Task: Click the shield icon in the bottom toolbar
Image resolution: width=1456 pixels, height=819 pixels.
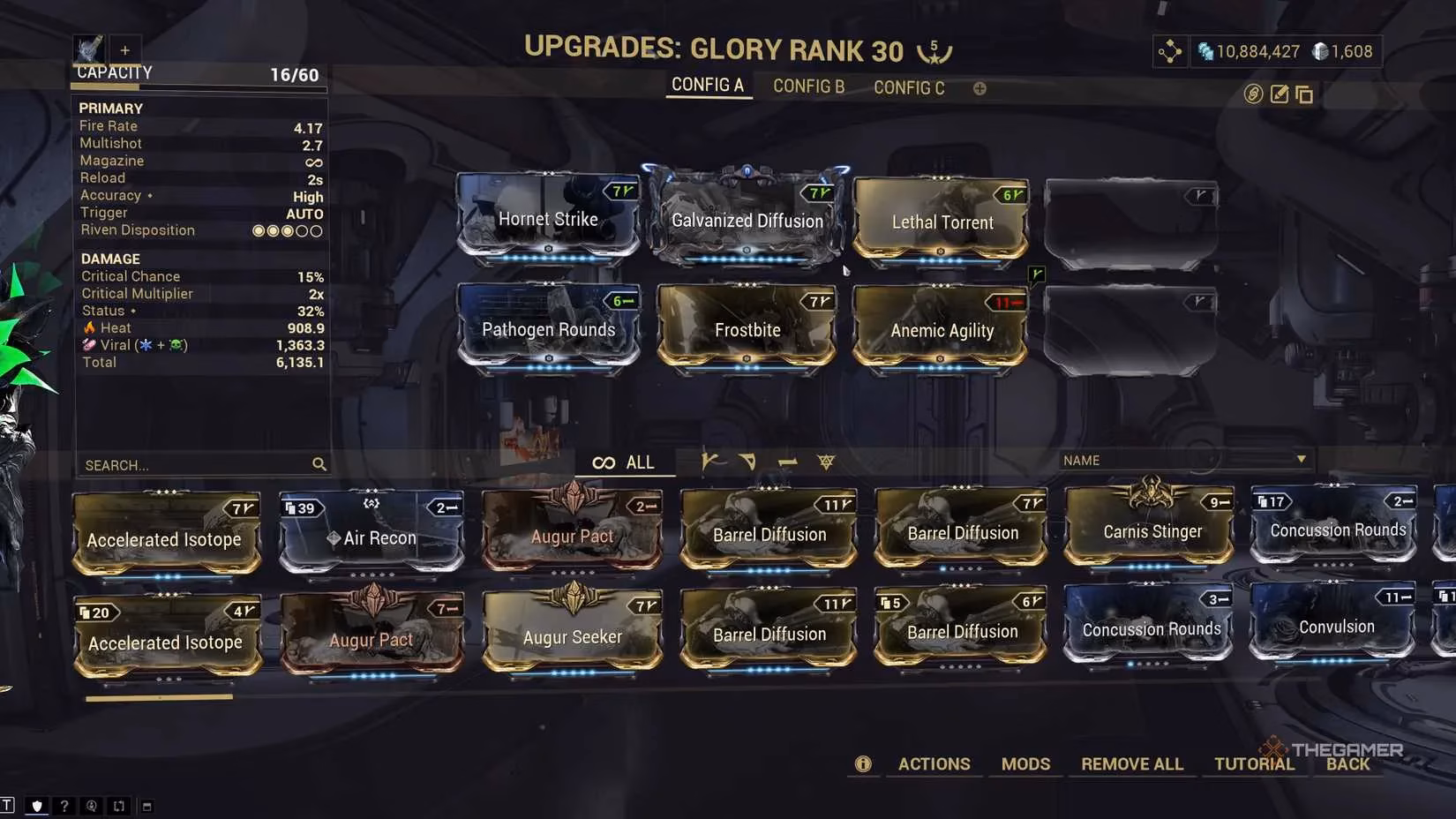Action: tap(36, 806)
